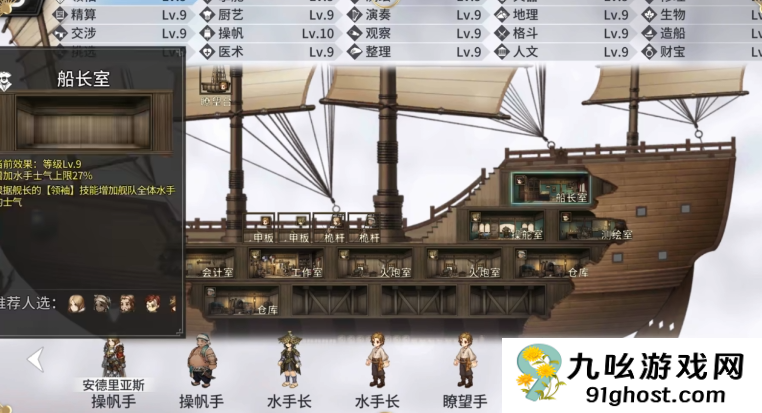Screen dimensions: 762x413
Task: Click the left arrow beside crew list
Action: 36,358
